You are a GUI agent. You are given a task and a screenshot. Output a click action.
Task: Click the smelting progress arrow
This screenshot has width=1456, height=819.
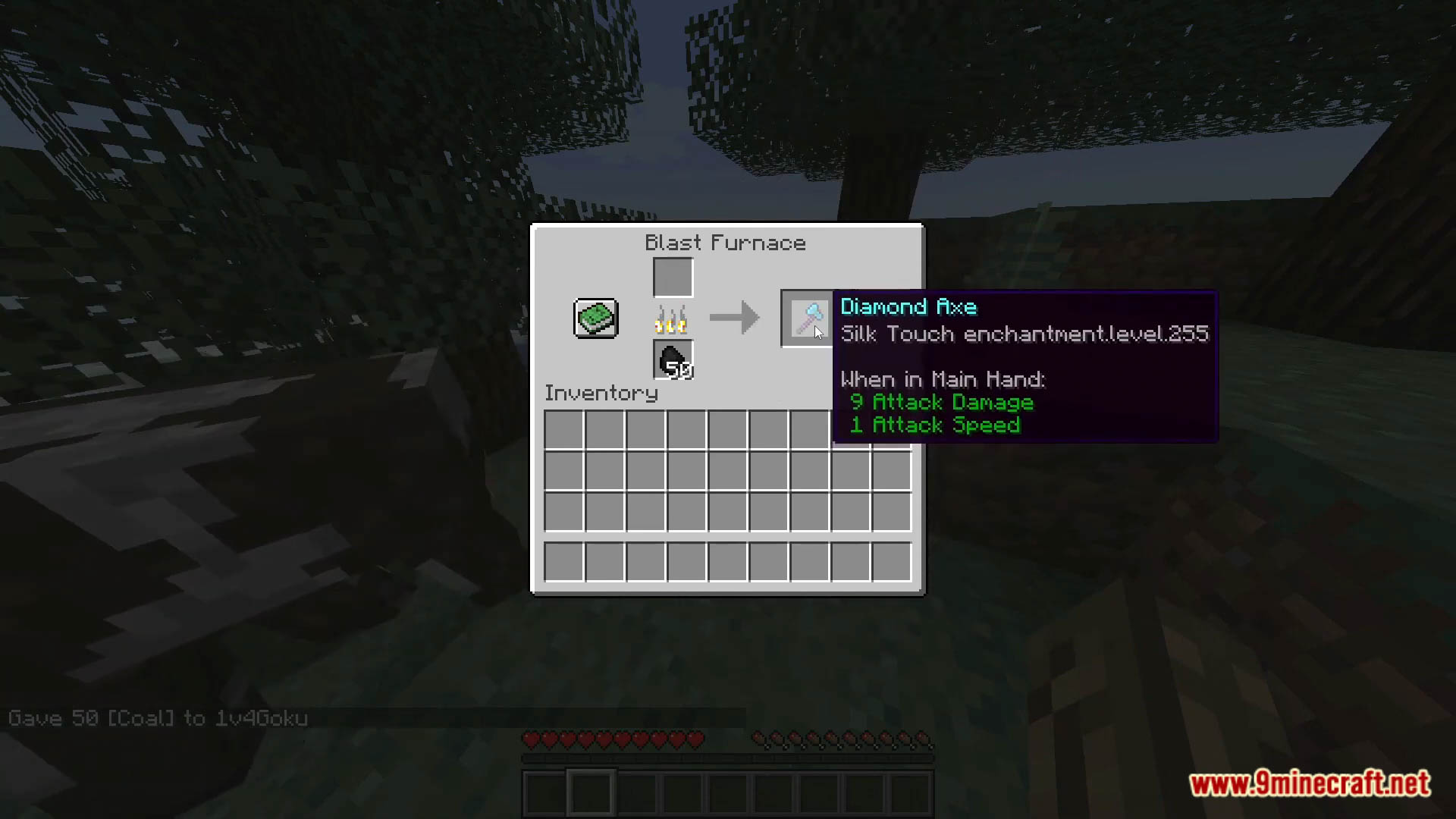[733, 318]
